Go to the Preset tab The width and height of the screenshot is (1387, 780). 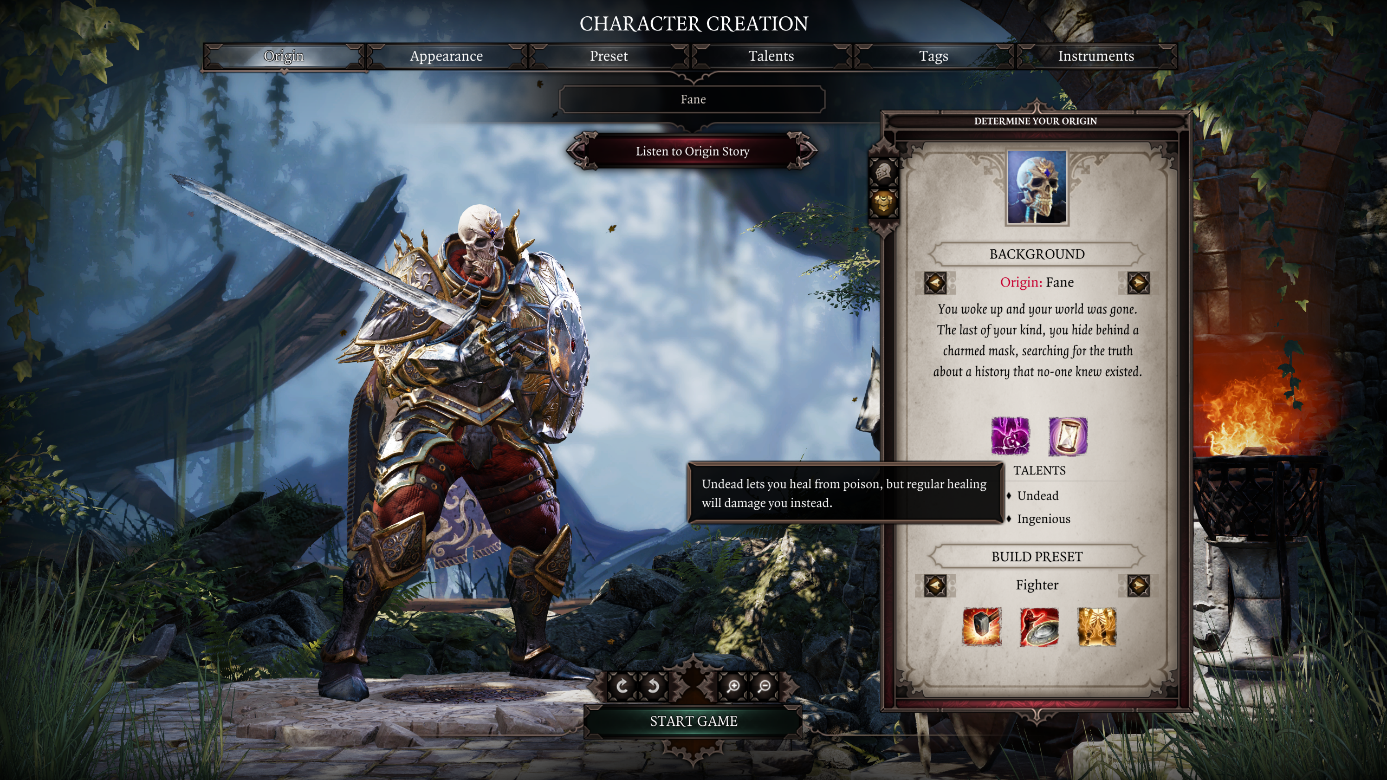click(x=609, y=57)
